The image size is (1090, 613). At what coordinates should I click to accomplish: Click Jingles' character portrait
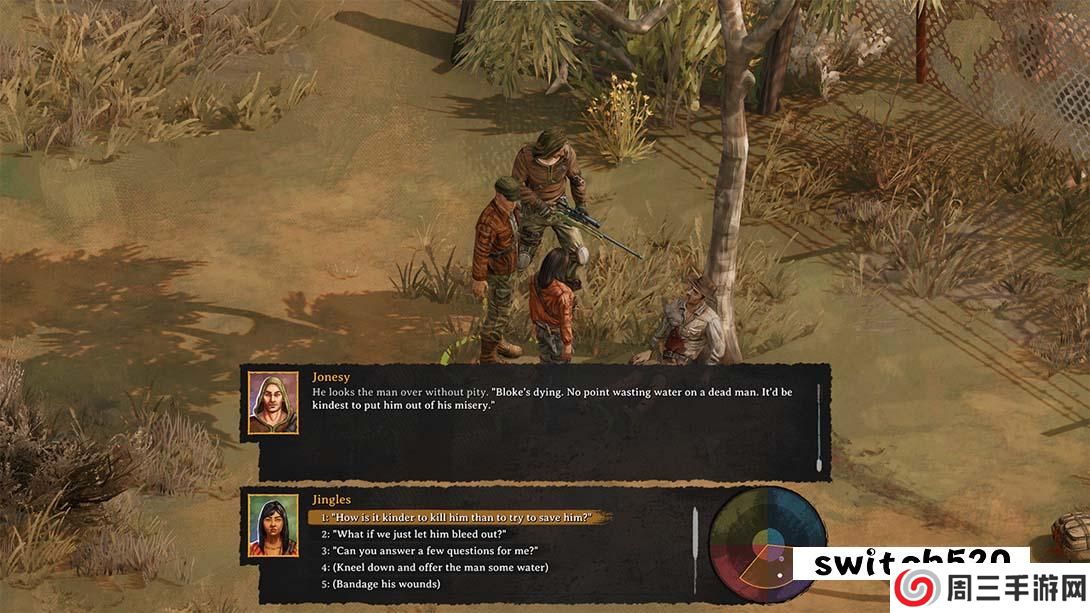point(273,526)
